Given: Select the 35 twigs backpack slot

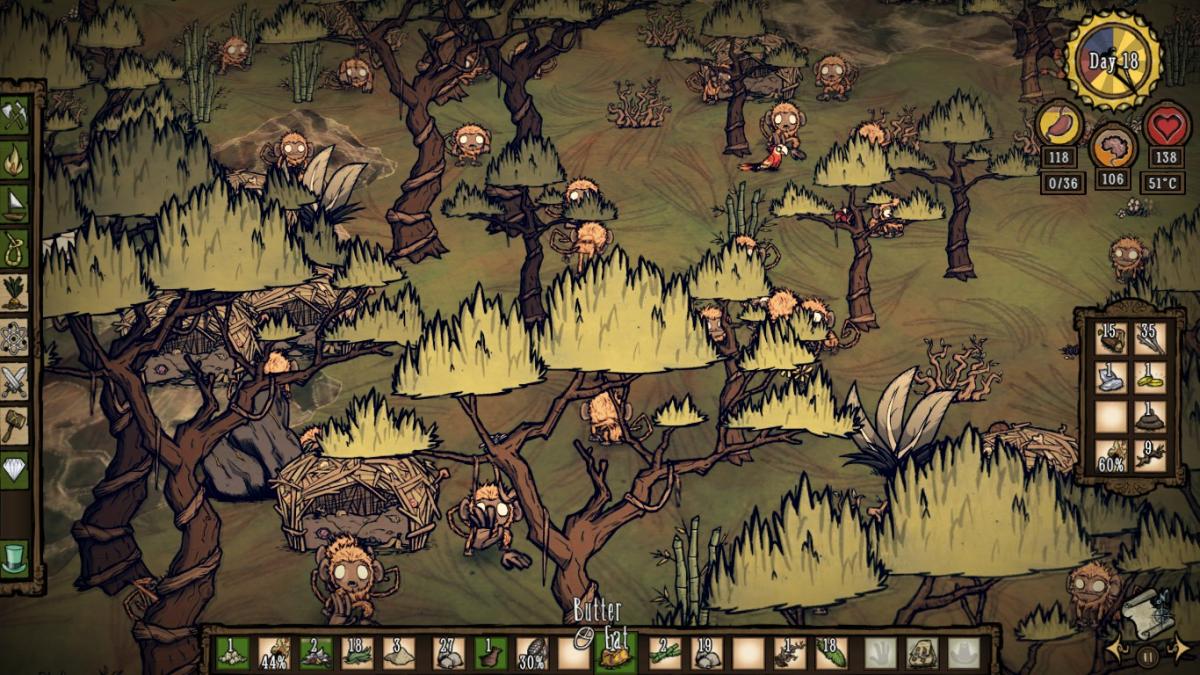Looking at the screenshot, I should (1150, 338).
